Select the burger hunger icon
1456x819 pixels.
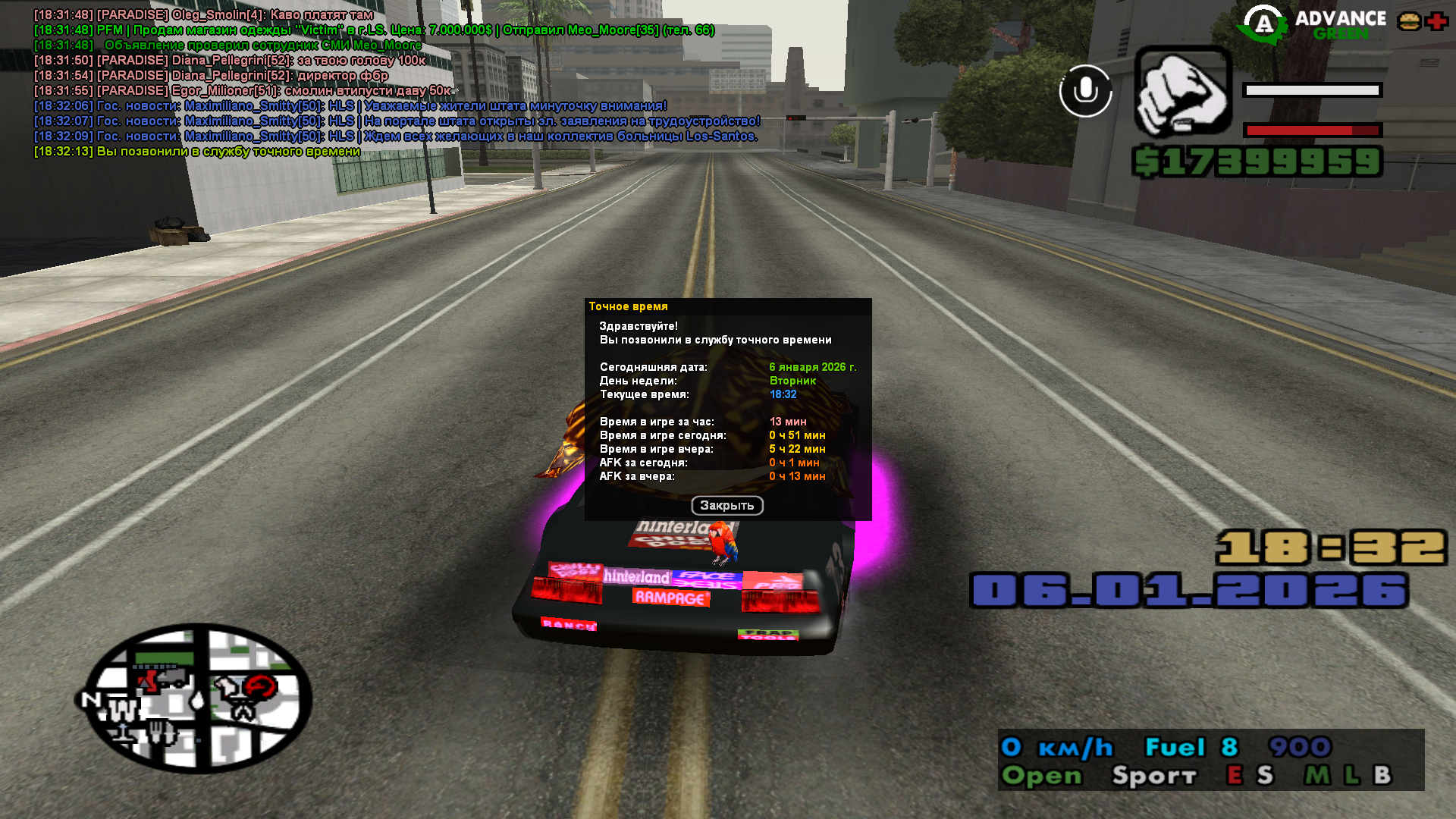tap(1409, 21)
